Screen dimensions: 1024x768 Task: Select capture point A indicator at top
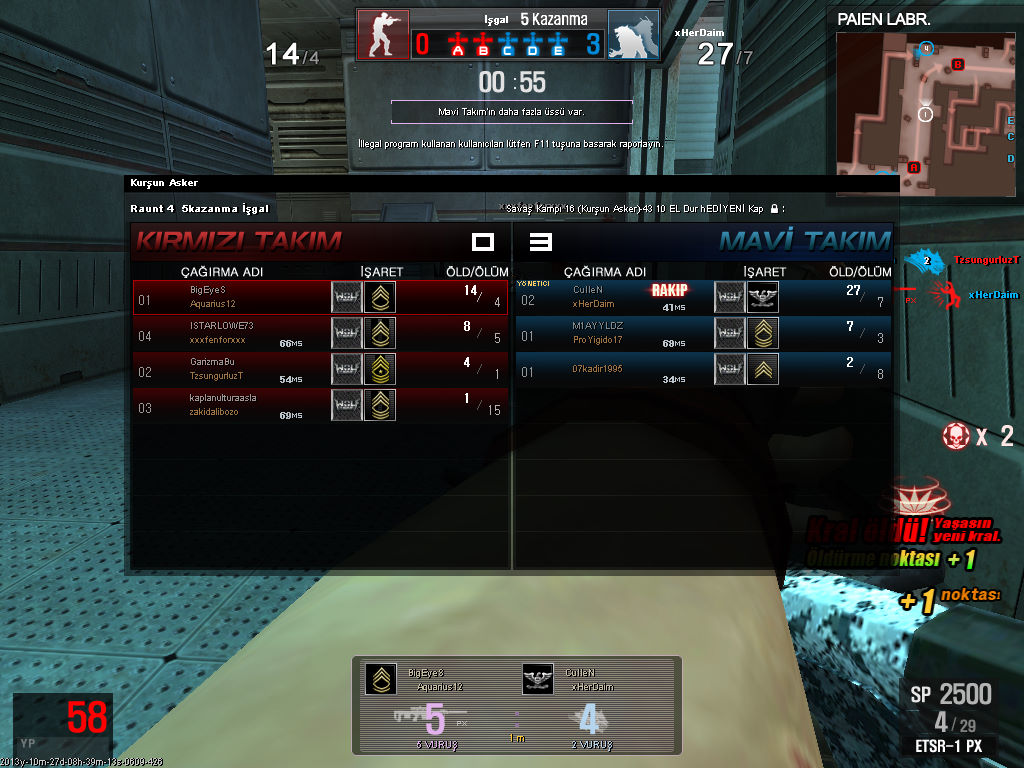(458, 45)
